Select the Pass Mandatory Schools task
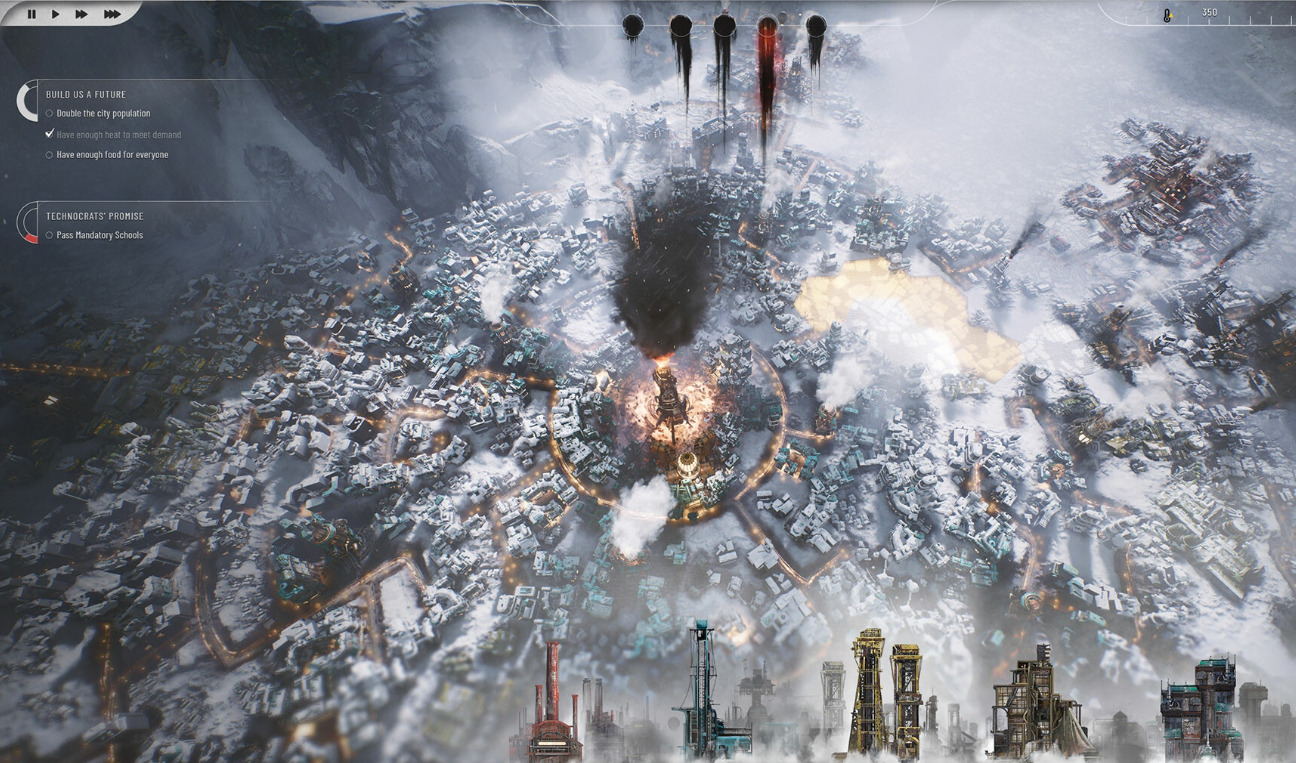The width and height of the screenshot is (1296, 763). [x=99, y=235]
